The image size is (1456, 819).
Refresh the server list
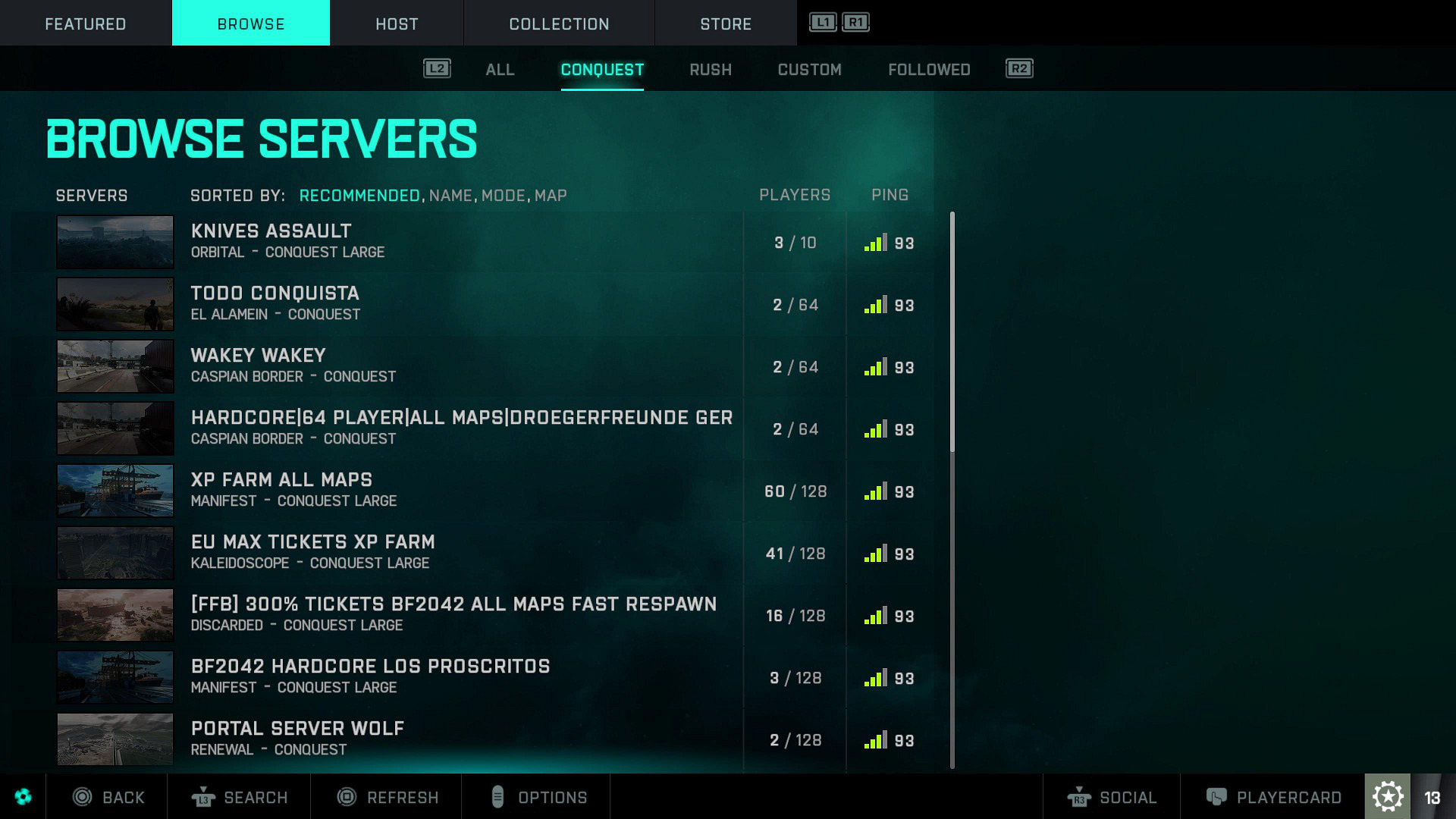[388, 797]
